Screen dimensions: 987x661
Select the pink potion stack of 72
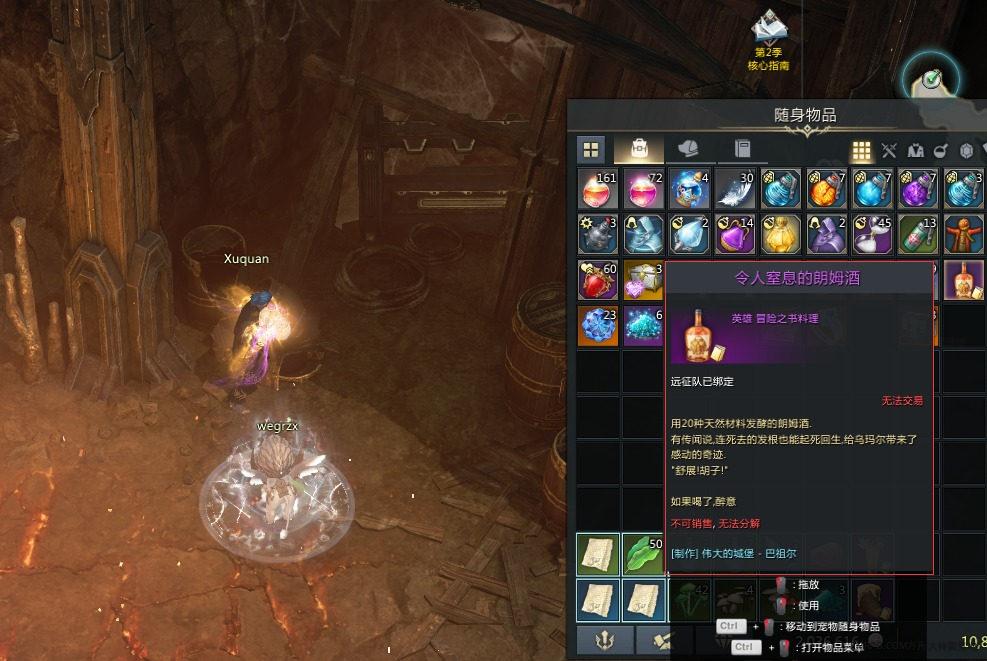pos(643,189)
